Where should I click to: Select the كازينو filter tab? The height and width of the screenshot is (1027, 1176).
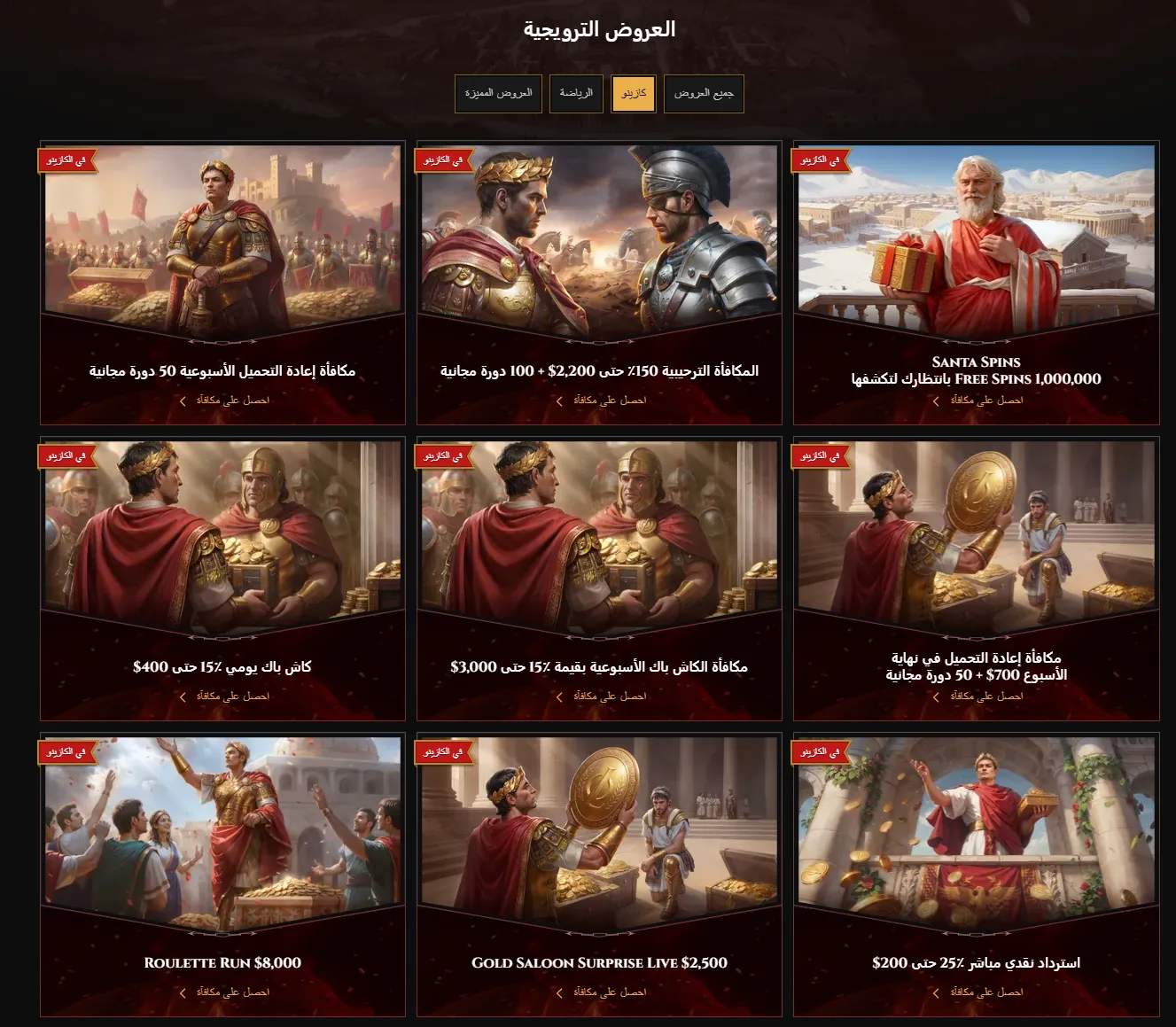[634, 93]
